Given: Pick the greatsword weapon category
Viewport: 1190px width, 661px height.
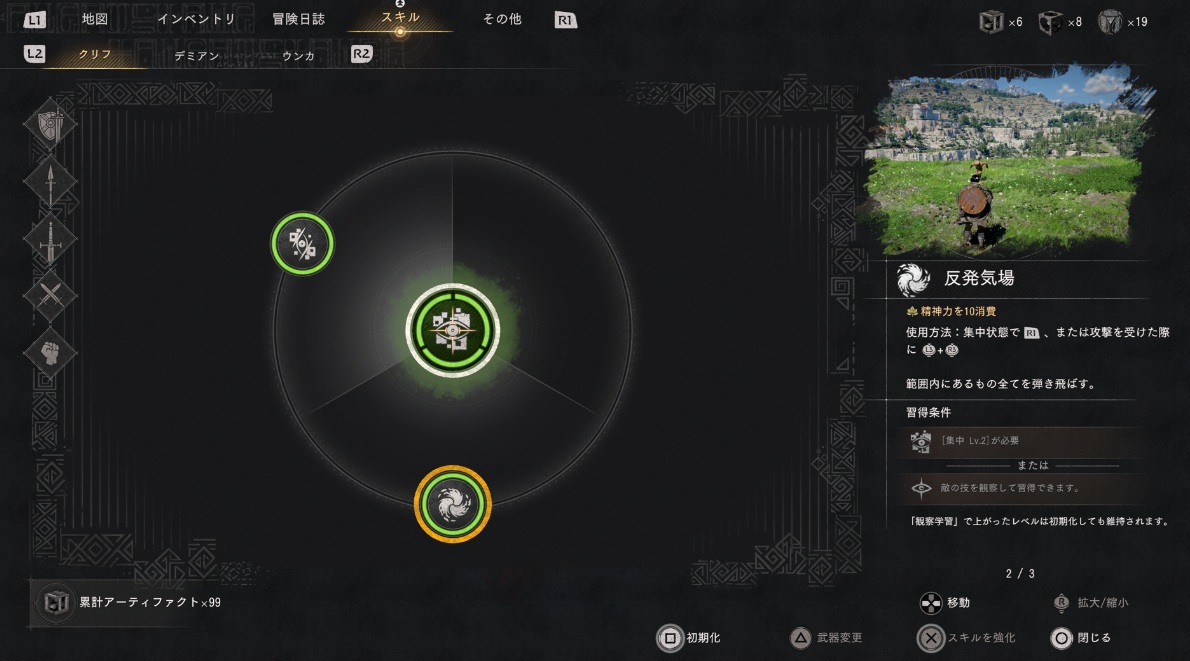Looking at the screenshot, I should [x=50, y=240].
